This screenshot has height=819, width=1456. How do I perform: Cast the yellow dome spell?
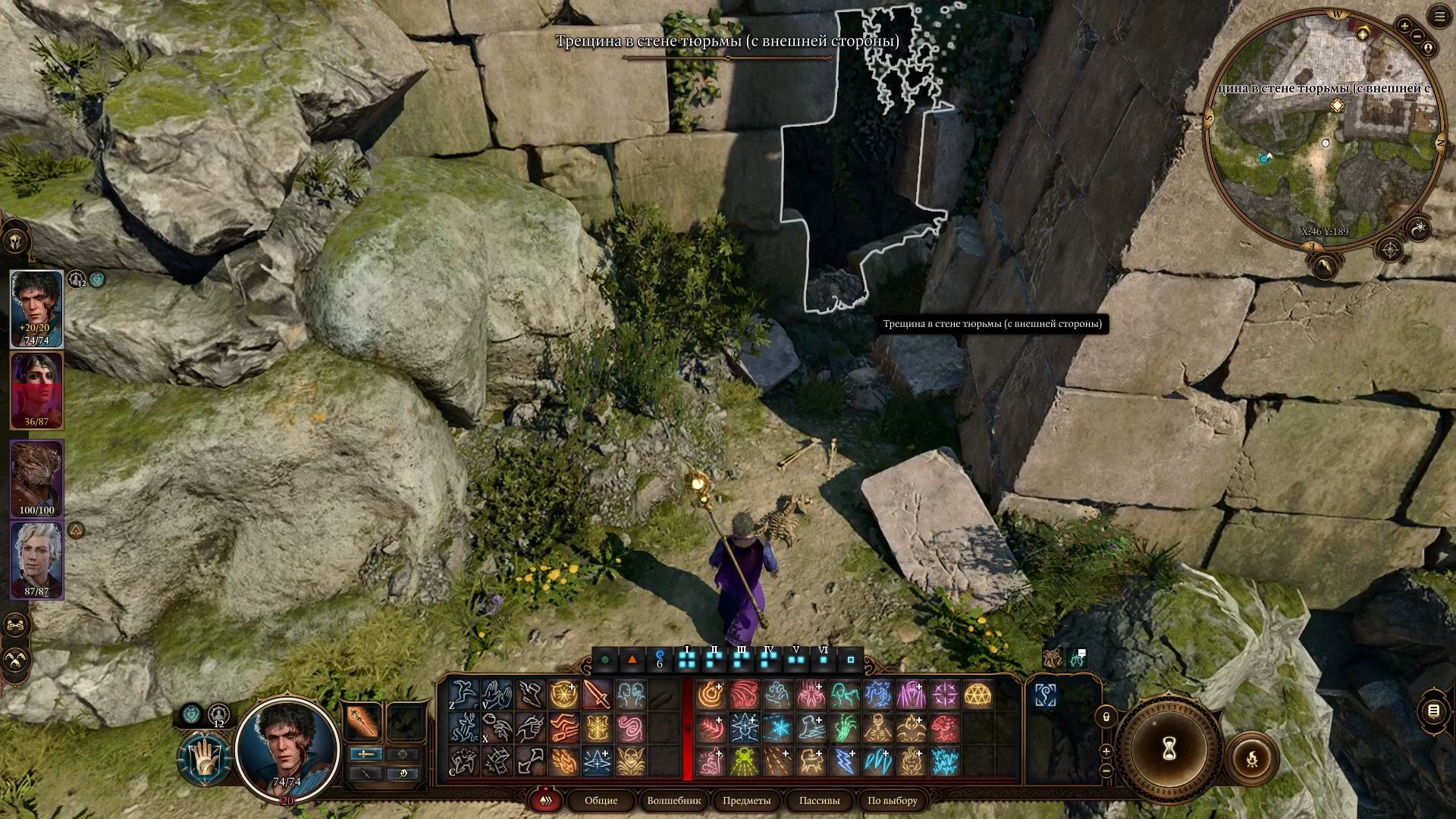click(978, 695)
